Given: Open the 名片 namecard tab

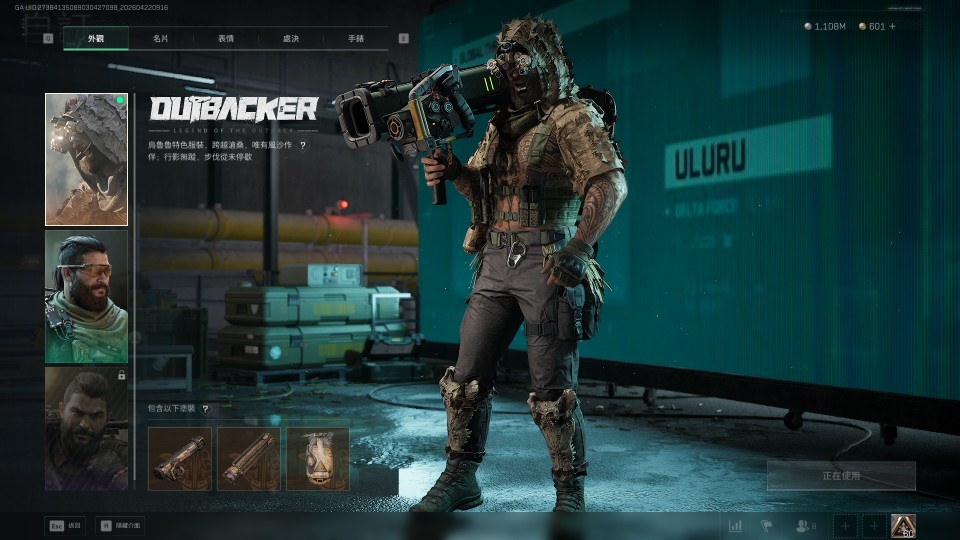Looking at the screenshot, I should coord(161,39).
